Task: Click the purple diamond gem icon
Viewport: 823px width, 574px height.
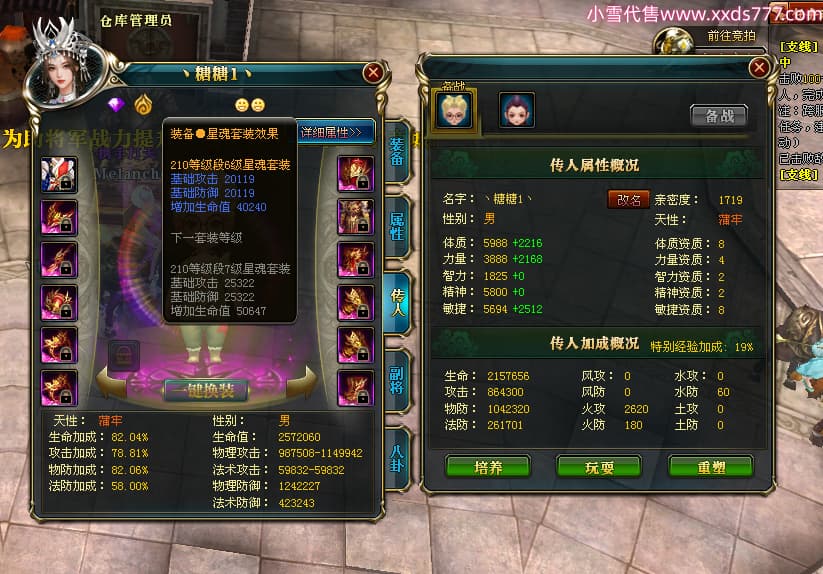Action: pyautogui.click(x=115, y=103)
